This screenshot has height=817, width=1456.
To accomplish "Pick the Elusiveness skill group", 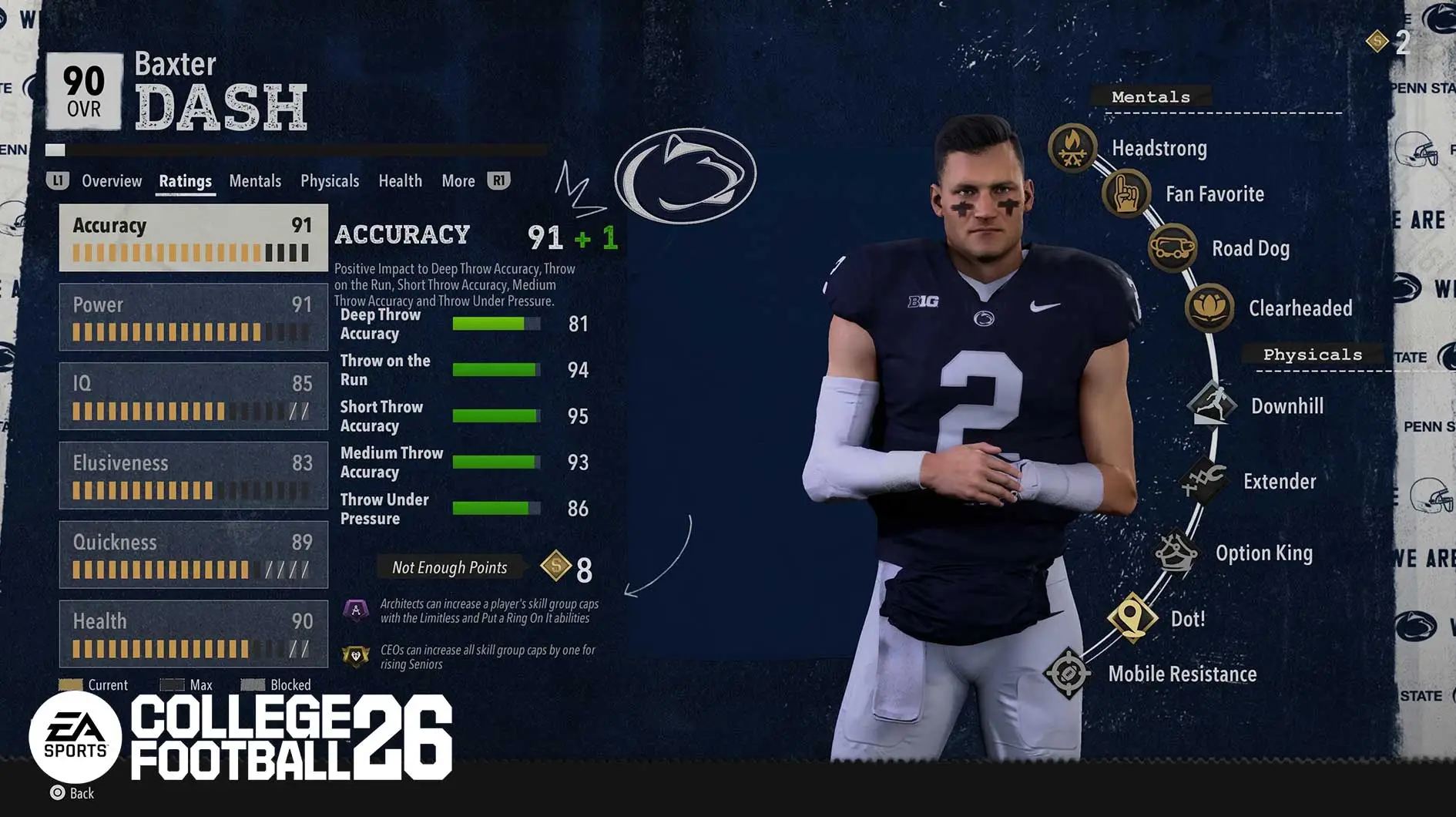I will tap(193, 476).
